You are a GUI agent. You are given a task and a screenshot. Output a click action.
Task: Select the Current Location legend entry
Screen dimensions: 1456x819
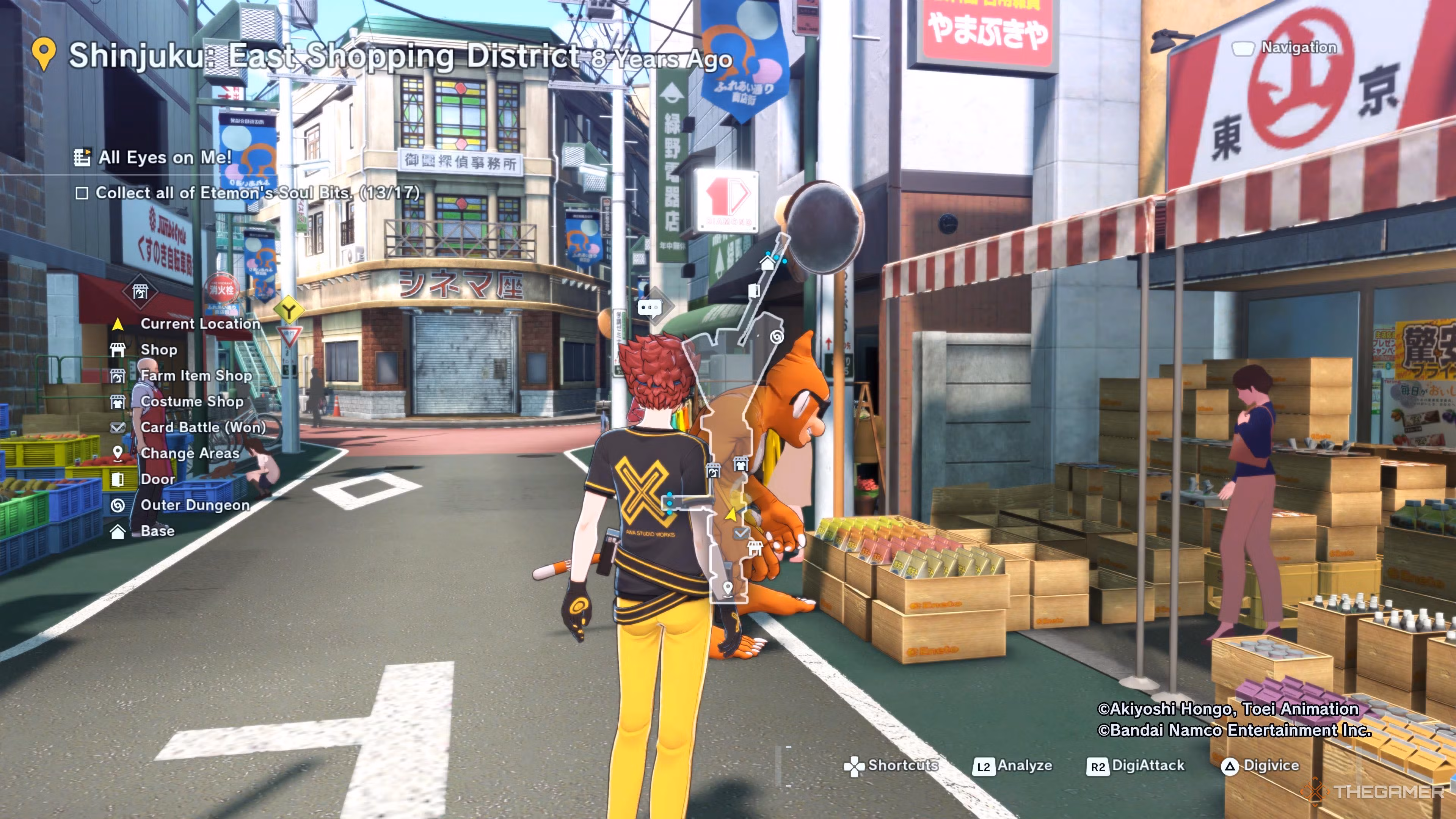[199, 324]
